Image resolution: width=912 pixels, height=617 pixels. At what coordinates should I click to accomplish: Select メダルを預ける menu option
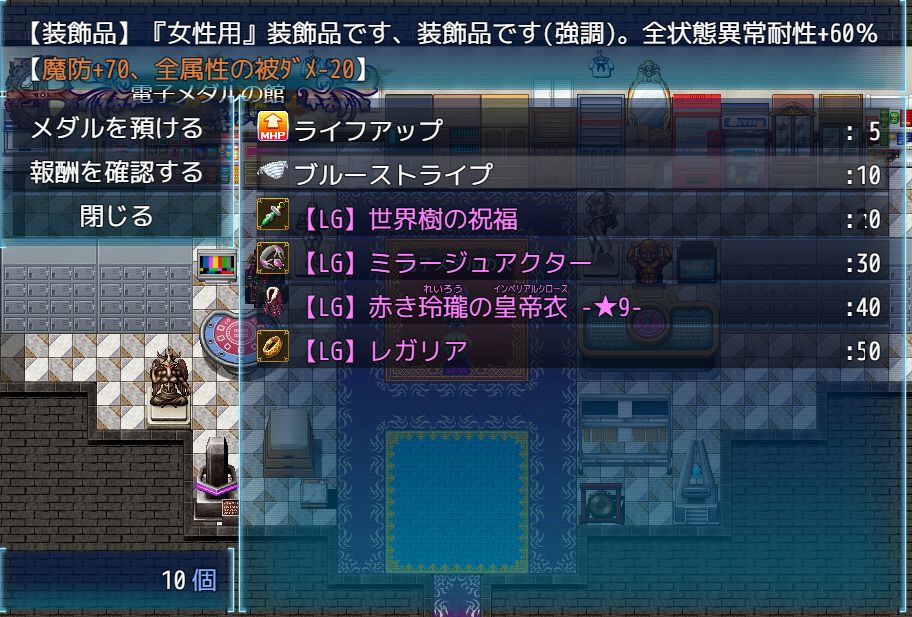click(117, 129)
